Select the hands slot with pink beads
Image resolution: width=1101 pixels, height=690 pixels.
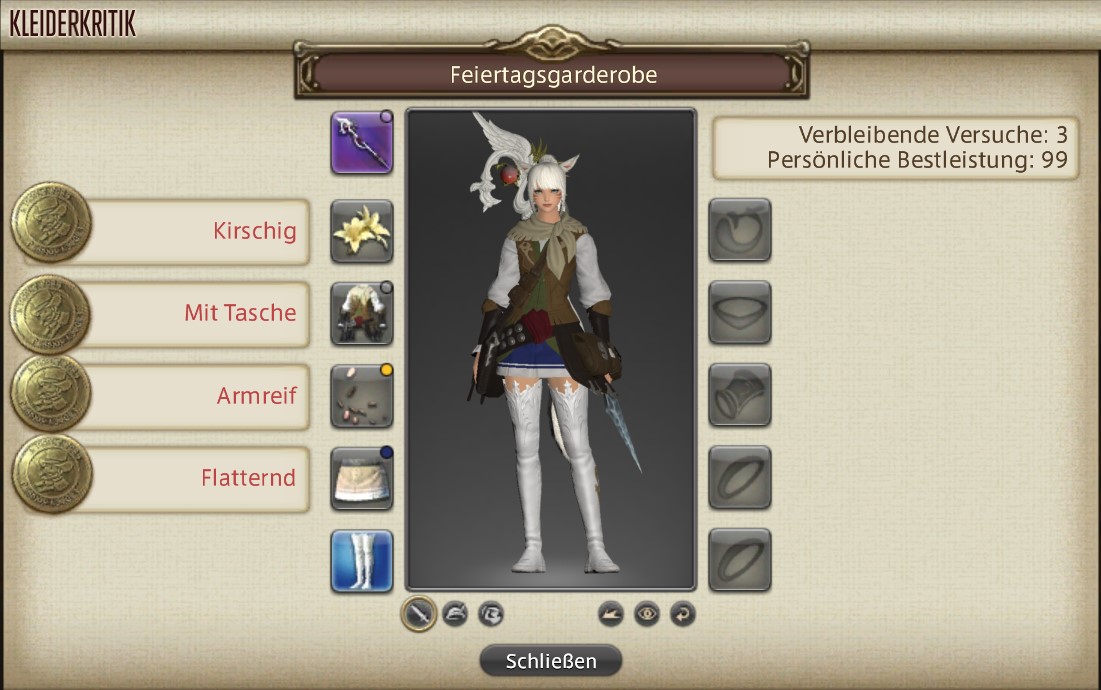(x=362, y=396)
